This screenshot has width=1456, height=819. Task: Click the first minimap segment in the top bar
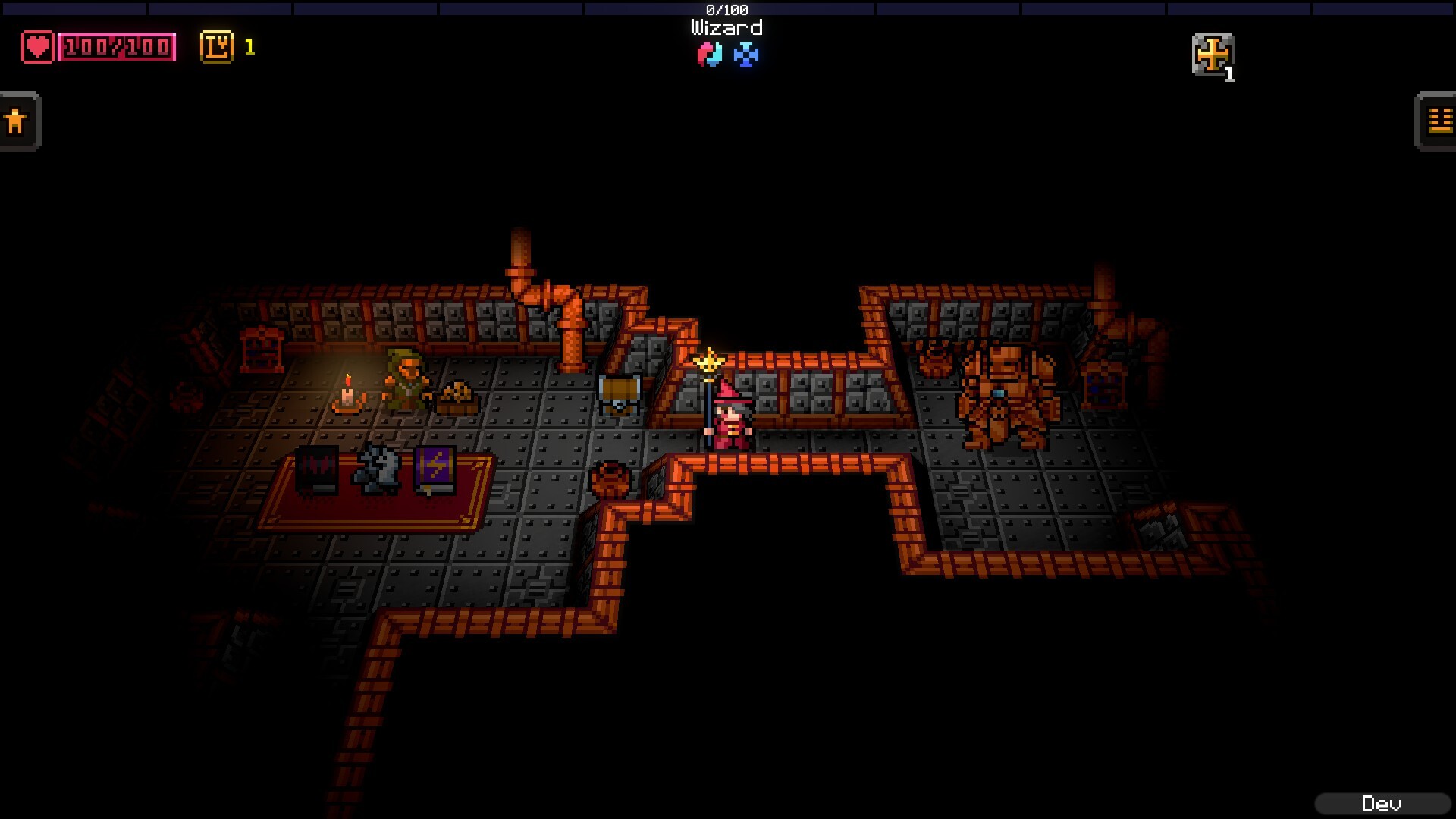(72, 8)
